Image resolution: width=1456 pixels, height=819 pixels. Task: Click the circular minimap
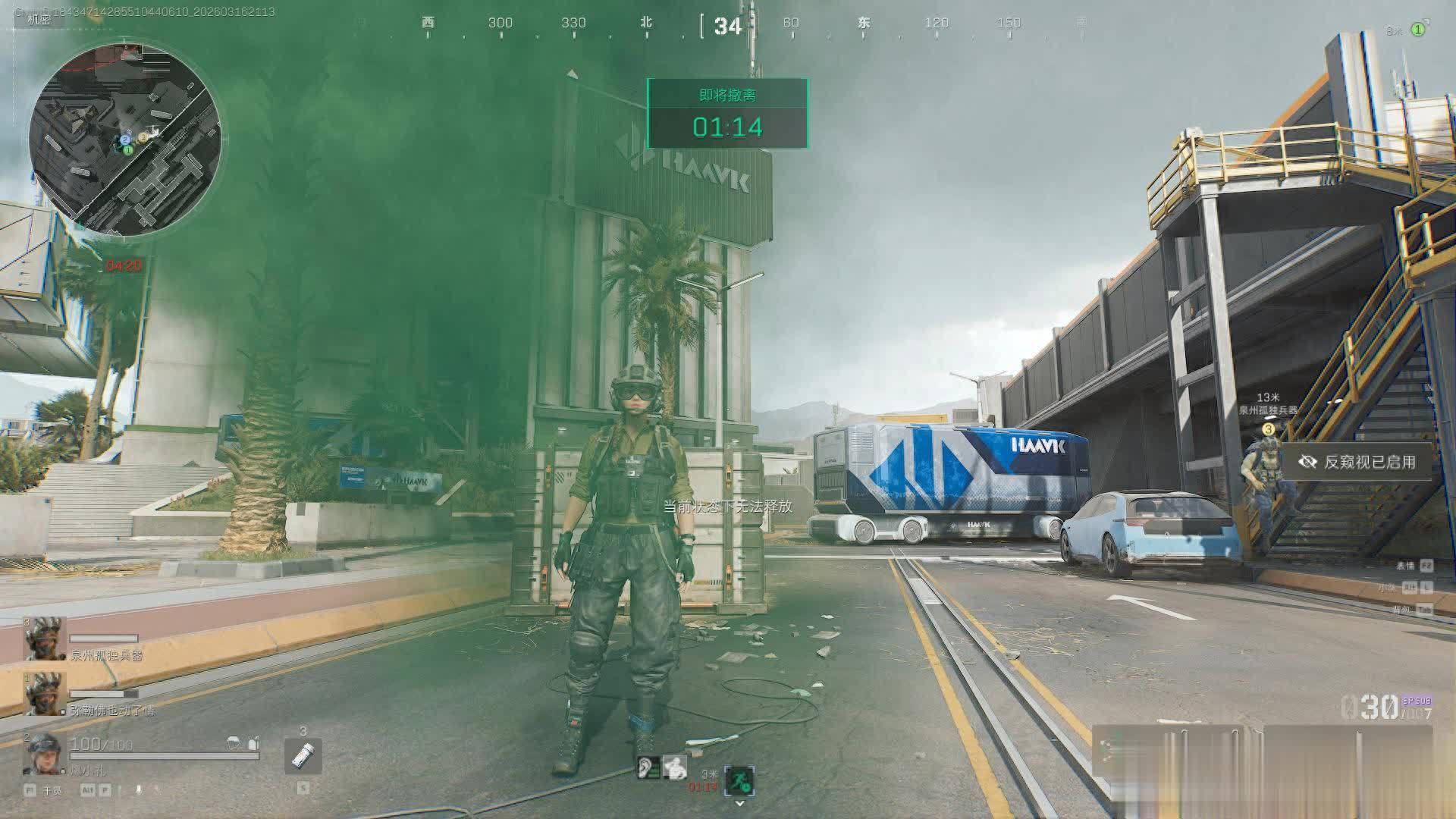[125, 139]
